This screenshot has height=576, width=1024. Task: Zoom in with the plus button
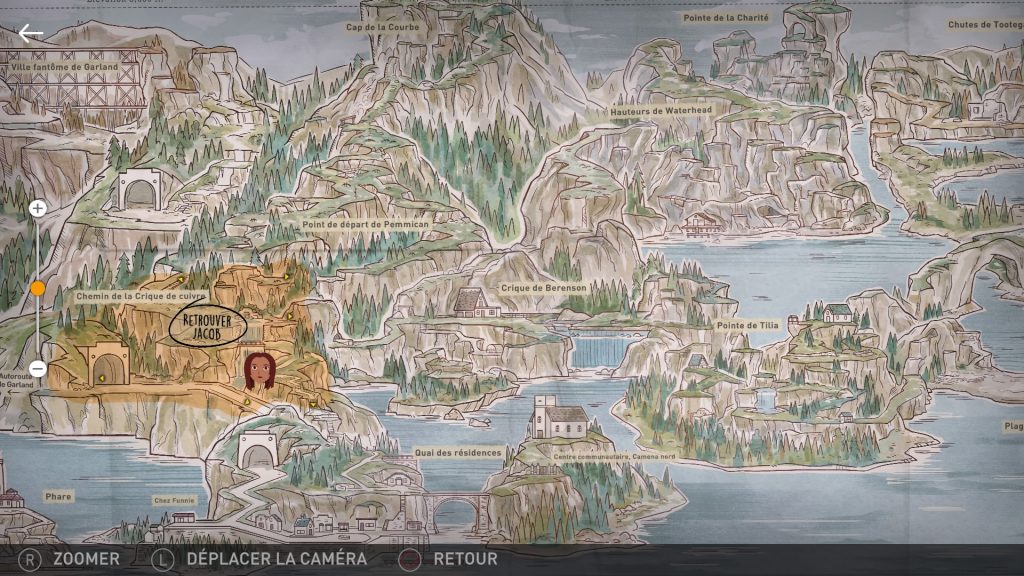(x=37, y=209)
